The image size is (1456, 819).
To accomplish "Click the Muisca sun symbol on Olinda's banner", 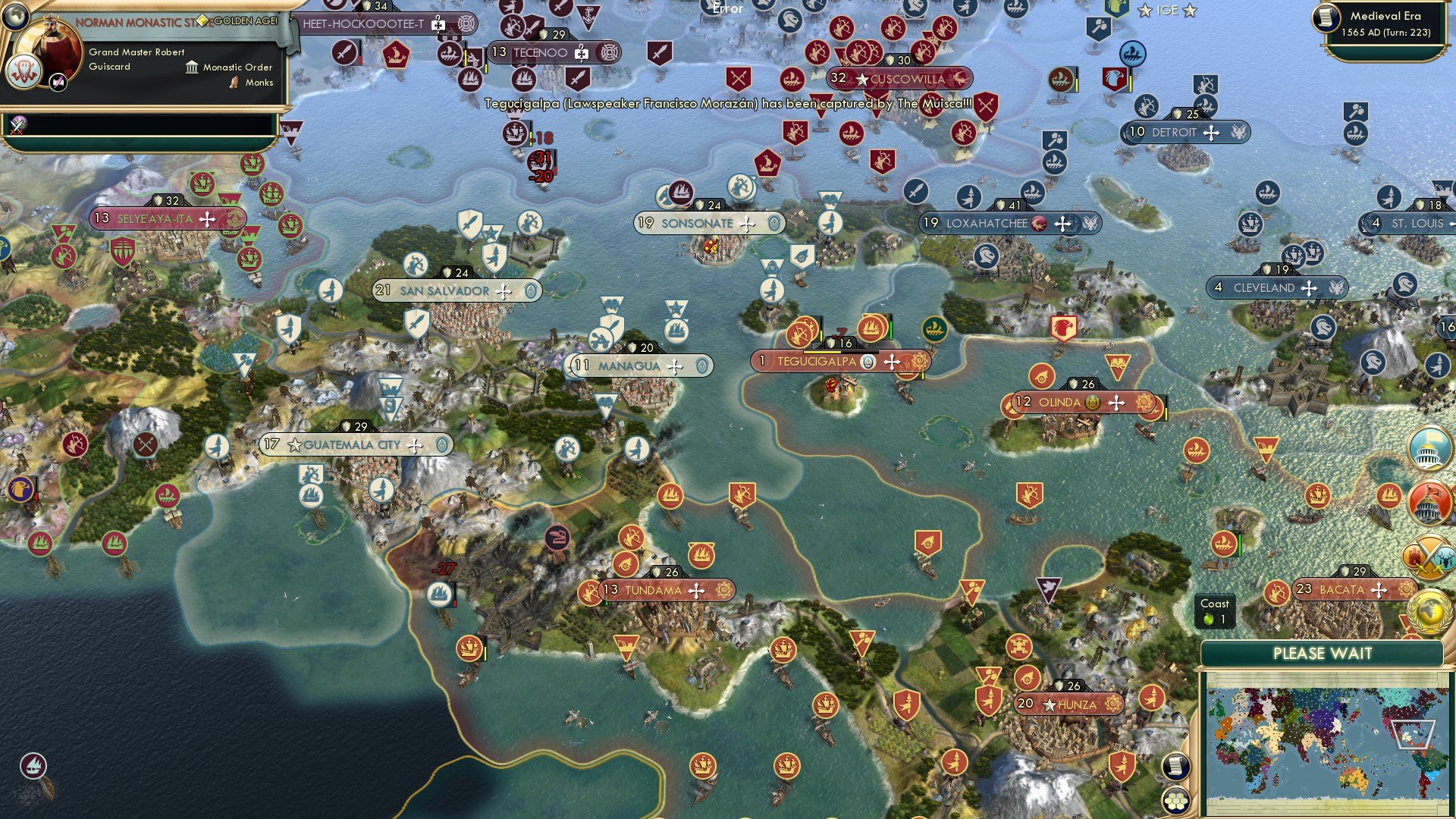I will click(x=1143, y=402).
